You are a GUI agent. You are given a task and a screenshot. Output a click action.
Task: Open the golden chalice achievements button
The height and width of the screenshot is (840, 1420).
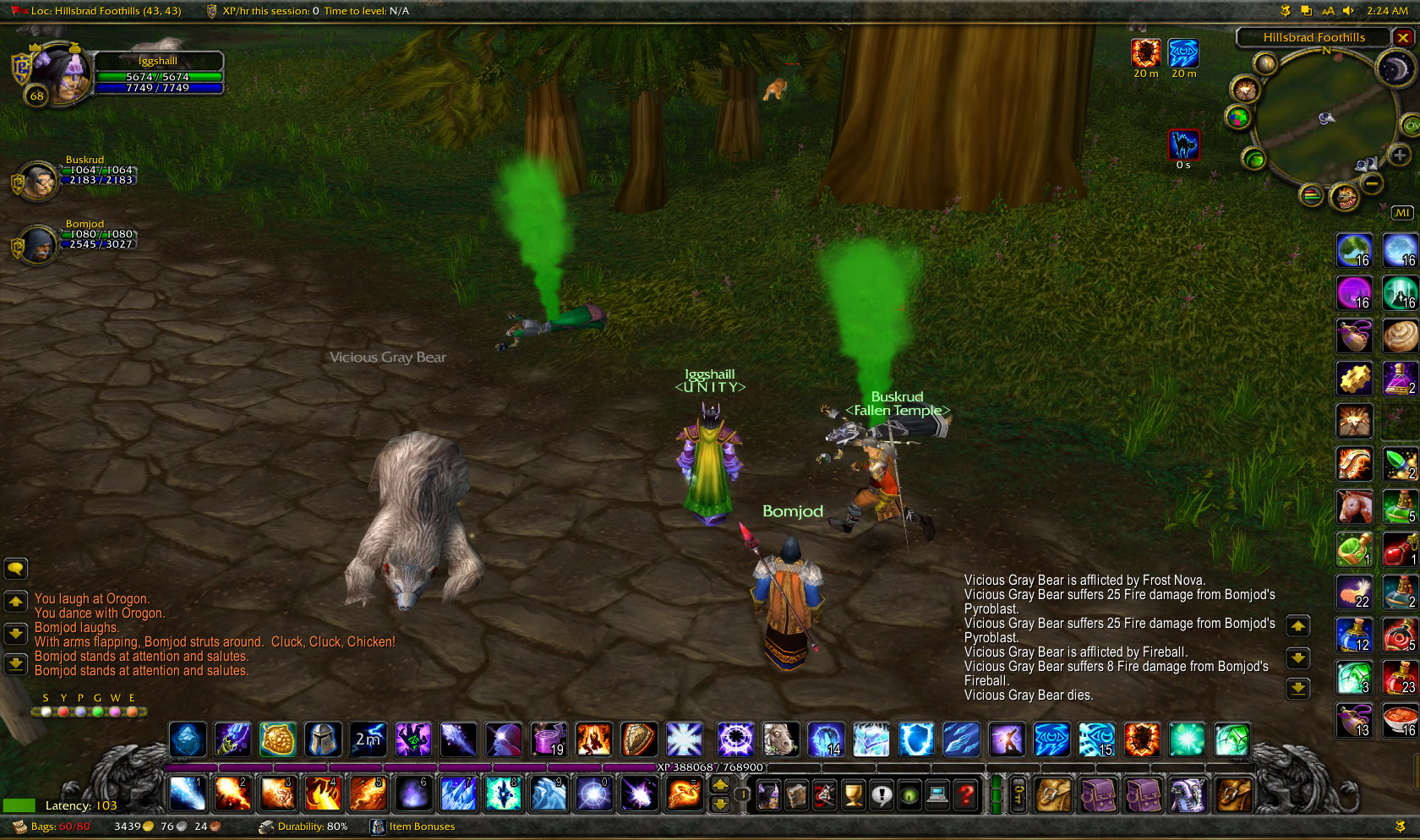[853, 794]
